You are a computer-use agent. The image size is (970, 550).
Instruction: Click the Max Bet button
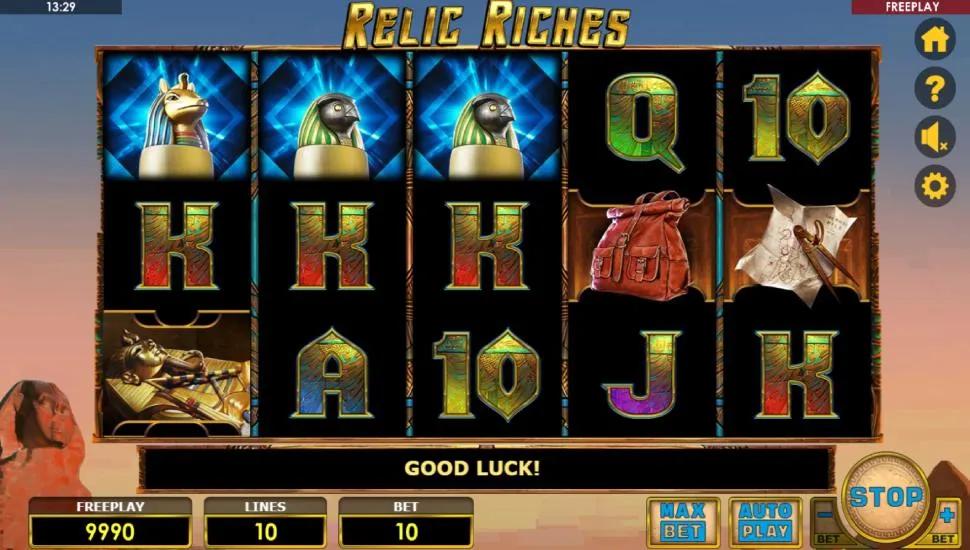click(683, 521)
